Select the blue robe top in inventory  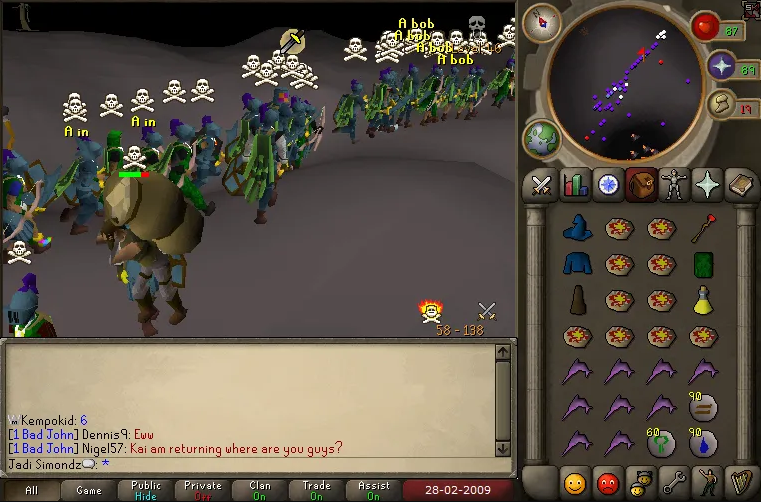[x=575, y=264]
